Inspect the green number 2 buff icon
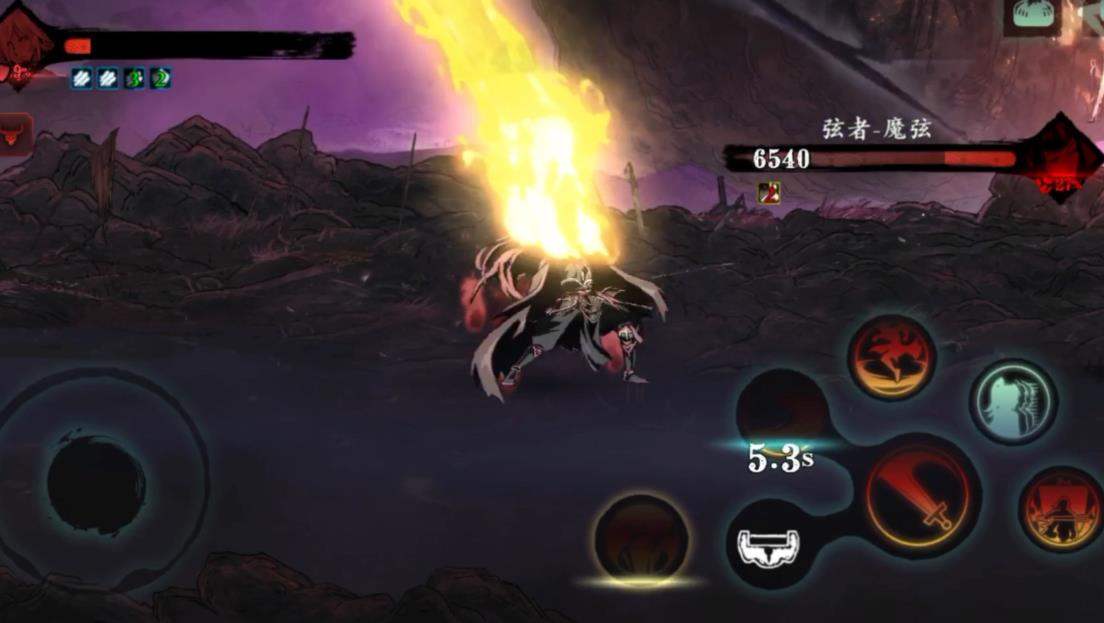 (x=160, y=78)
